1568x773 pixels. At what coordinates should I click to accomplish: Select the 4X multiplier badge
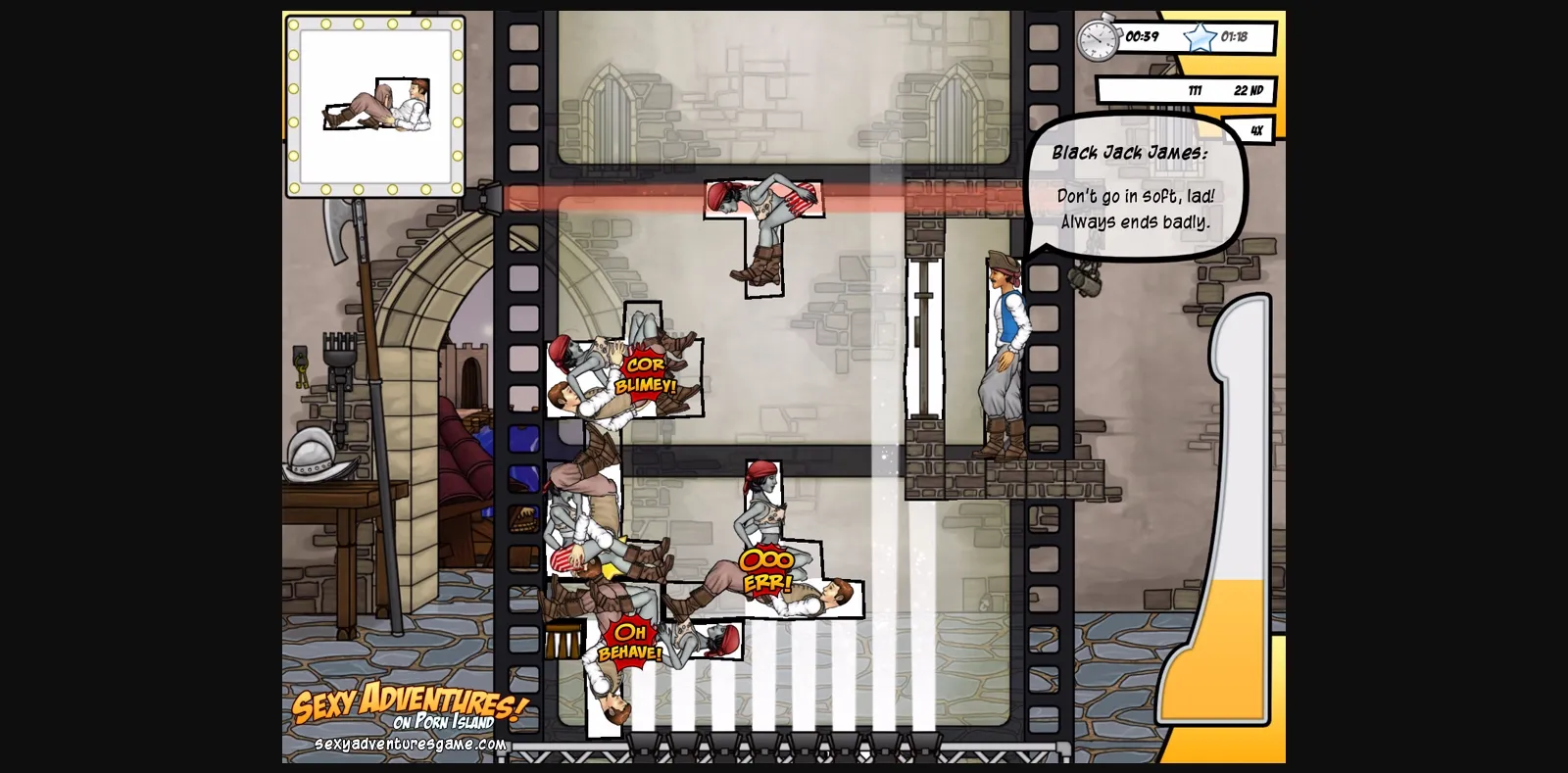tap(1255, 129)
